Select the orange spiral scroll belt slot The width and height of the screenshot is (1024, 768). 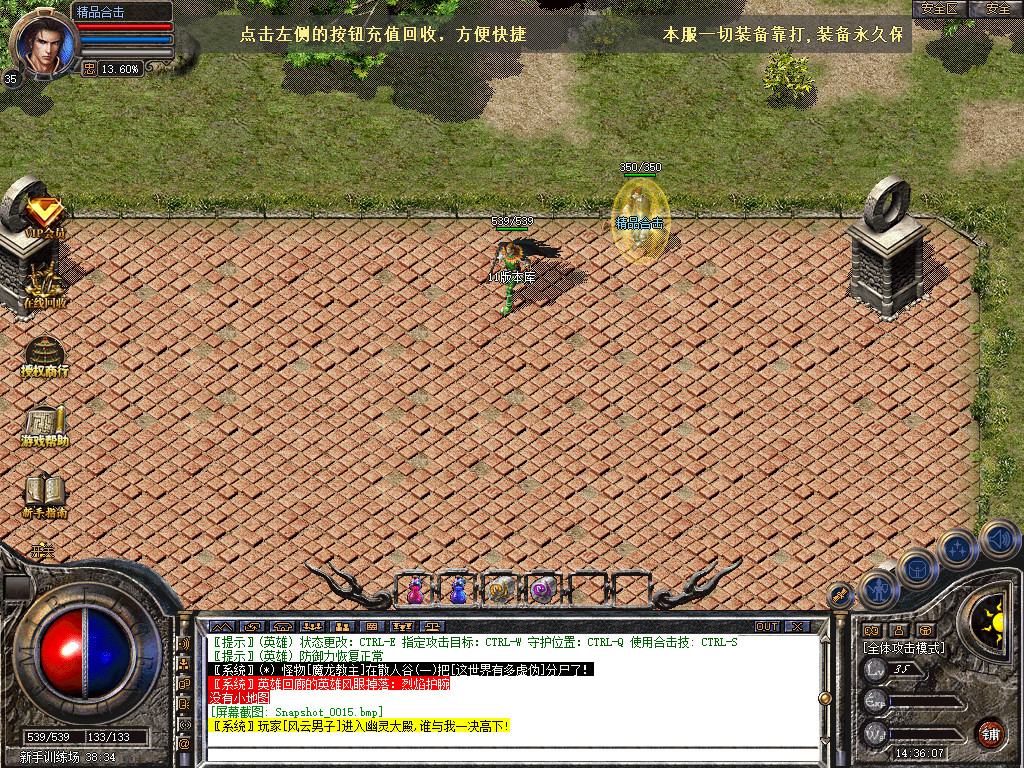[500, 591]
